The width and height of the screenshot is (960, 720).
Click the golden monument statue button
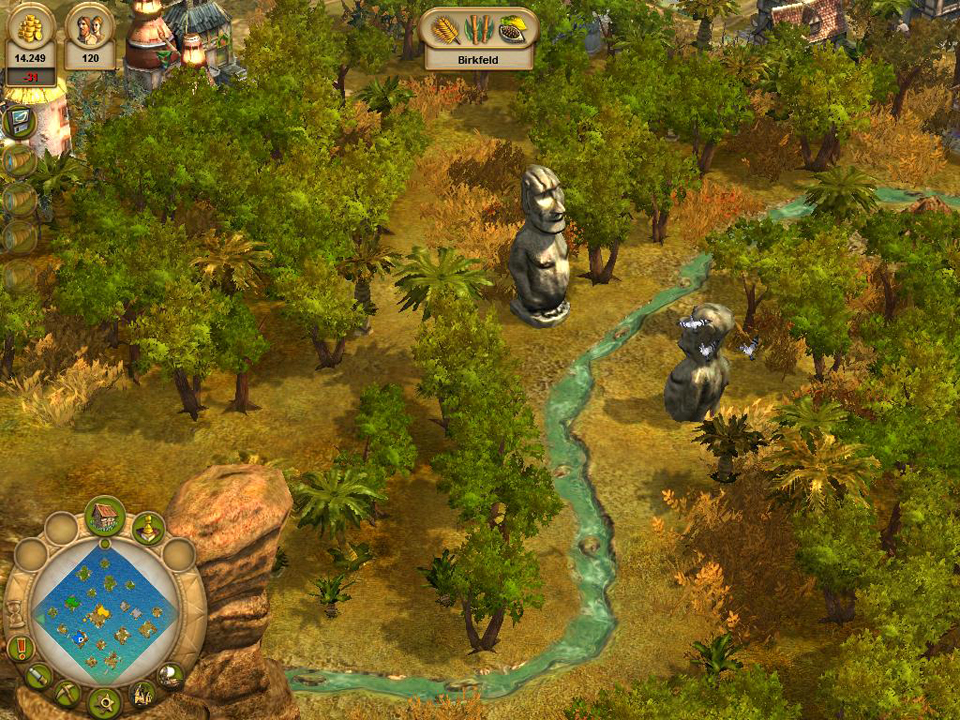point(149,528)
